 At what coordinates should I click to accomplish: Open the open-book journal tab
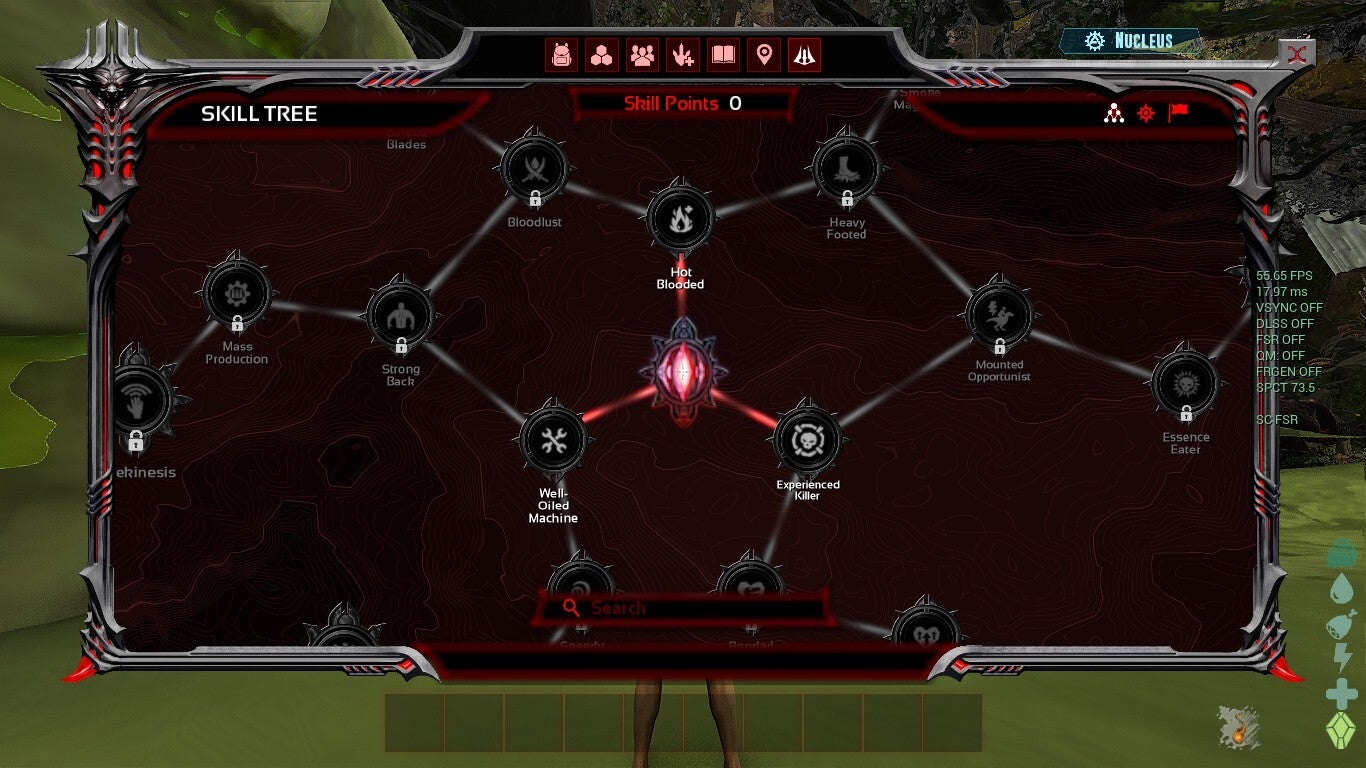tap(723, 55)
